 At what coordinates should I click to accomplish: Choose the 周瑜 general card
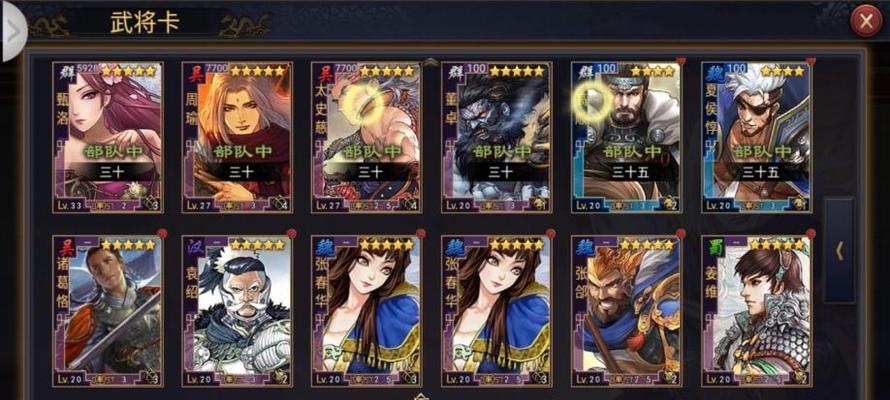236,137
